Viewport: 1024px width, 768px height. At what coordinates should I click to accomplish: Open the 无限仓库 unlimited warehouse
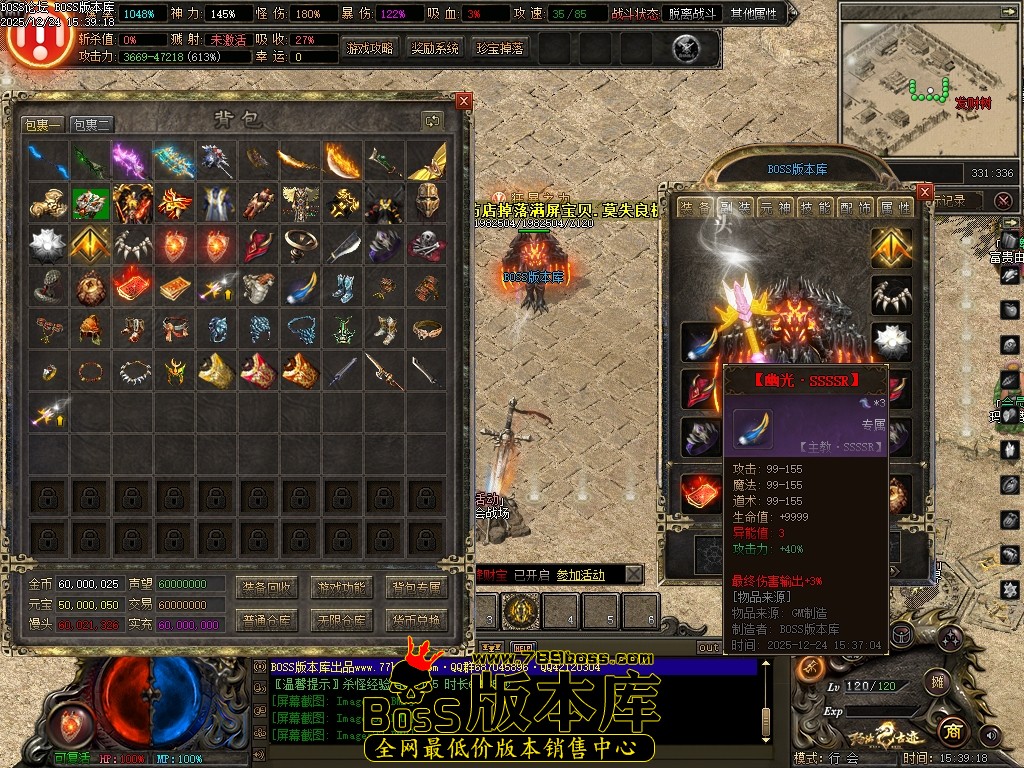pyautogui.click(x=342, y=620)
